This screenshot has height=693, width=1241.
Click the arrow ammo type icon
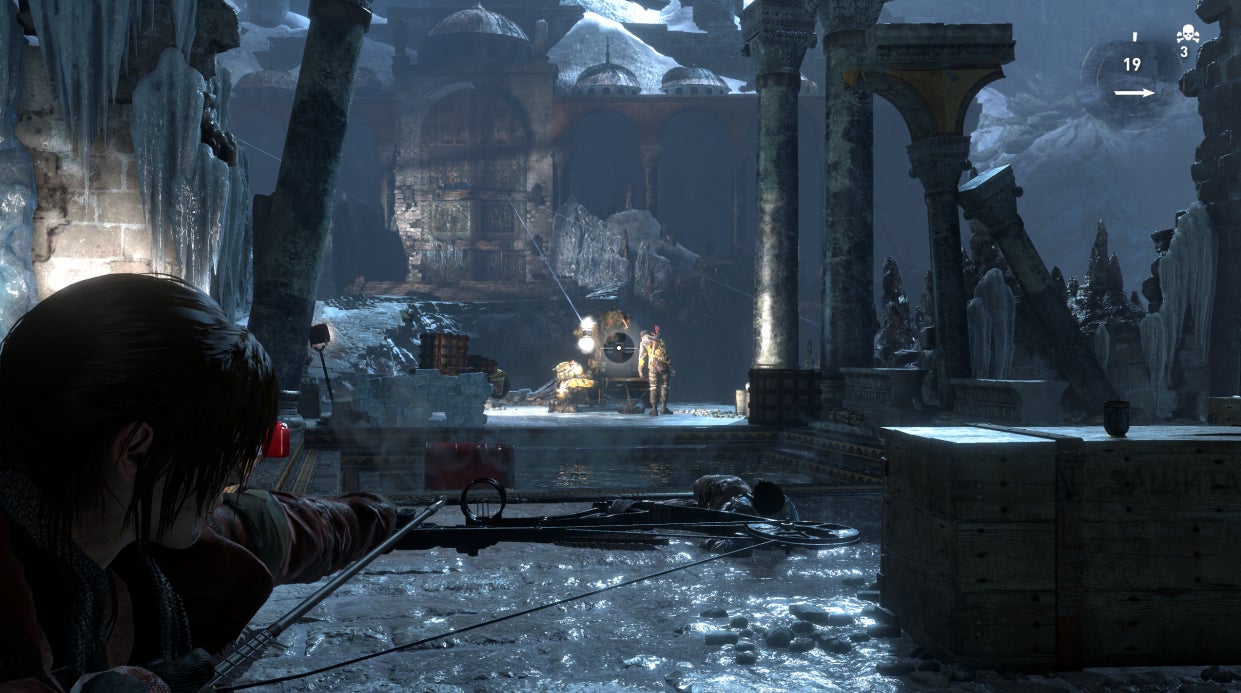pos(1133,93)
